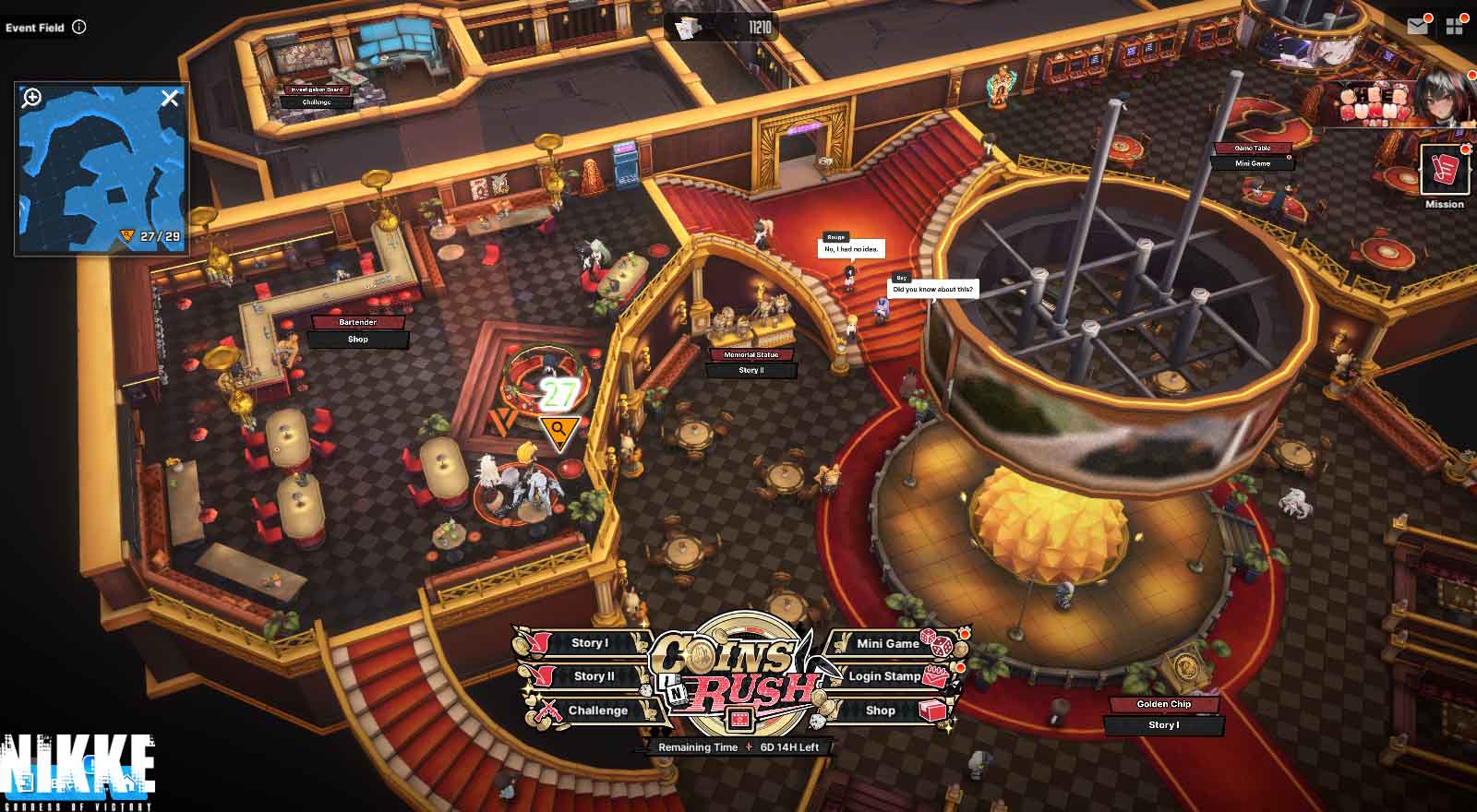The height and width of the screenshot is (812, 1477).
Task: Open the mail envelope icon
Action: click(1417, 27)
